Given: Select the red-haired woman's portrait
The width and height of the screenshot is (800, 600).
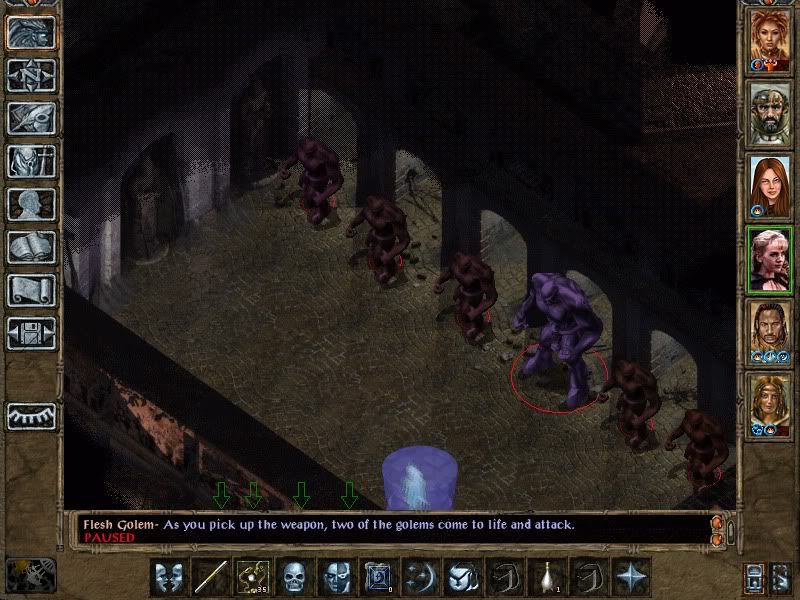Looking at the screenshot, I should pyautogui.click(x=771, y=185).
